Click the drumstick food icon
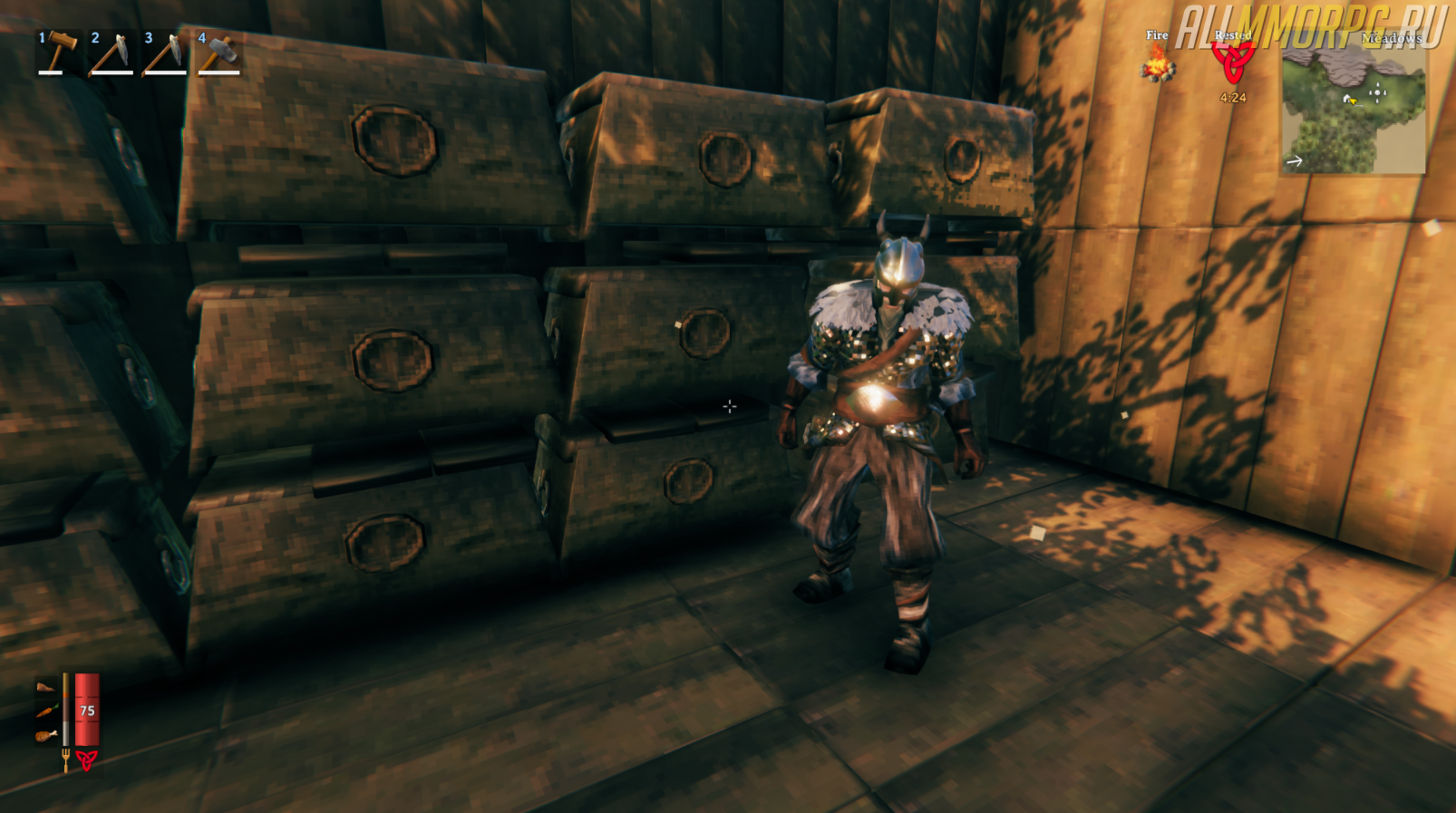This screenshot has height=813, width=1456. point(46,735)
